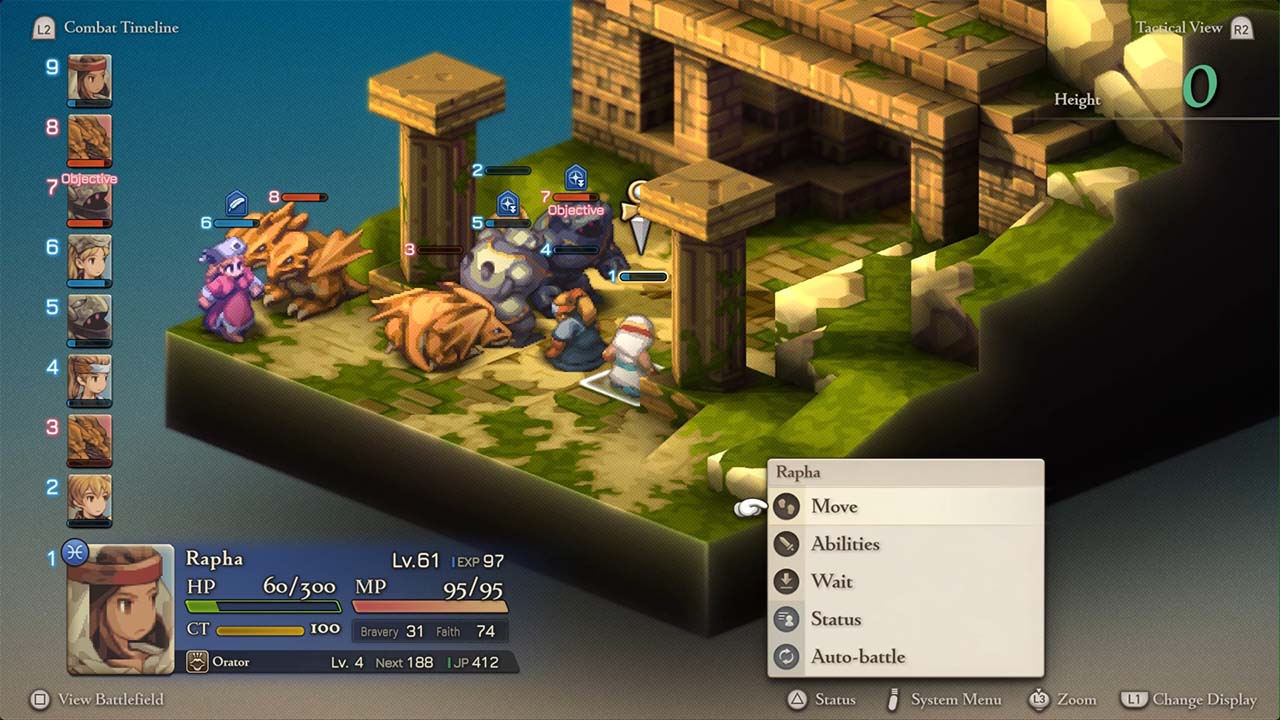Activate the Auto-battle option

(x=858, y=657)
